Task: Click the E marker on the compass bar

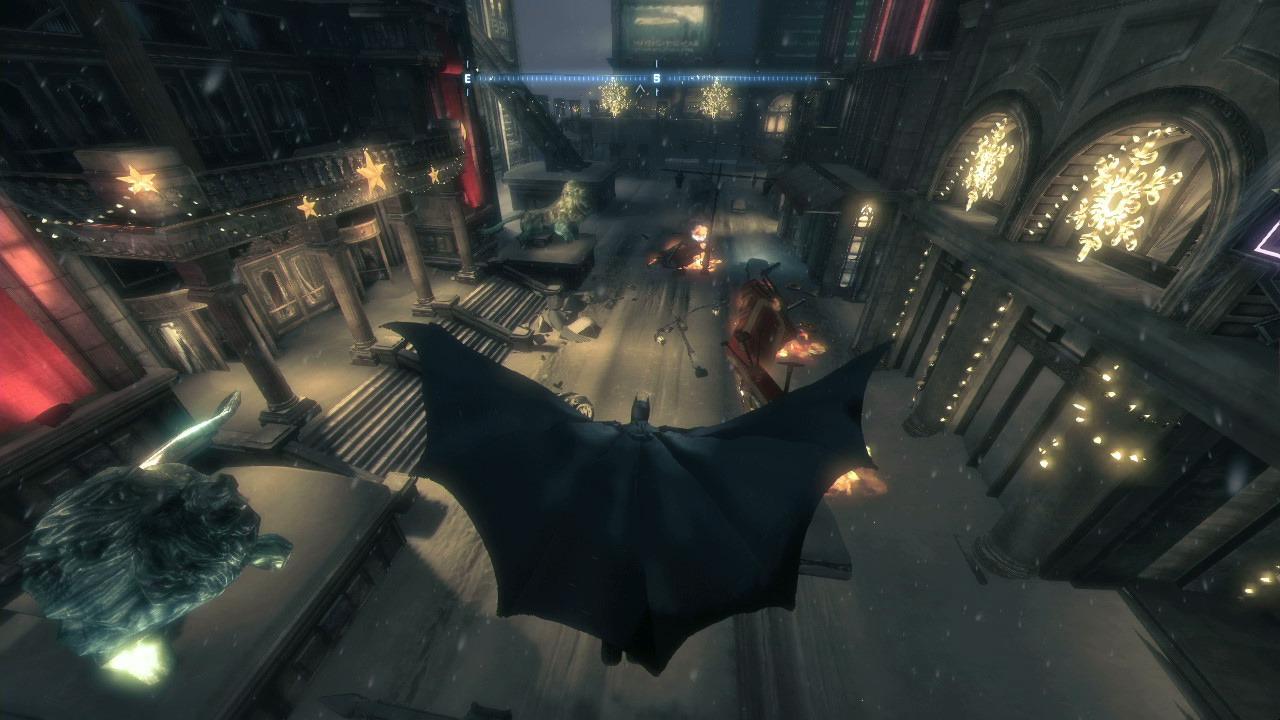Action: tap(467, 78)
